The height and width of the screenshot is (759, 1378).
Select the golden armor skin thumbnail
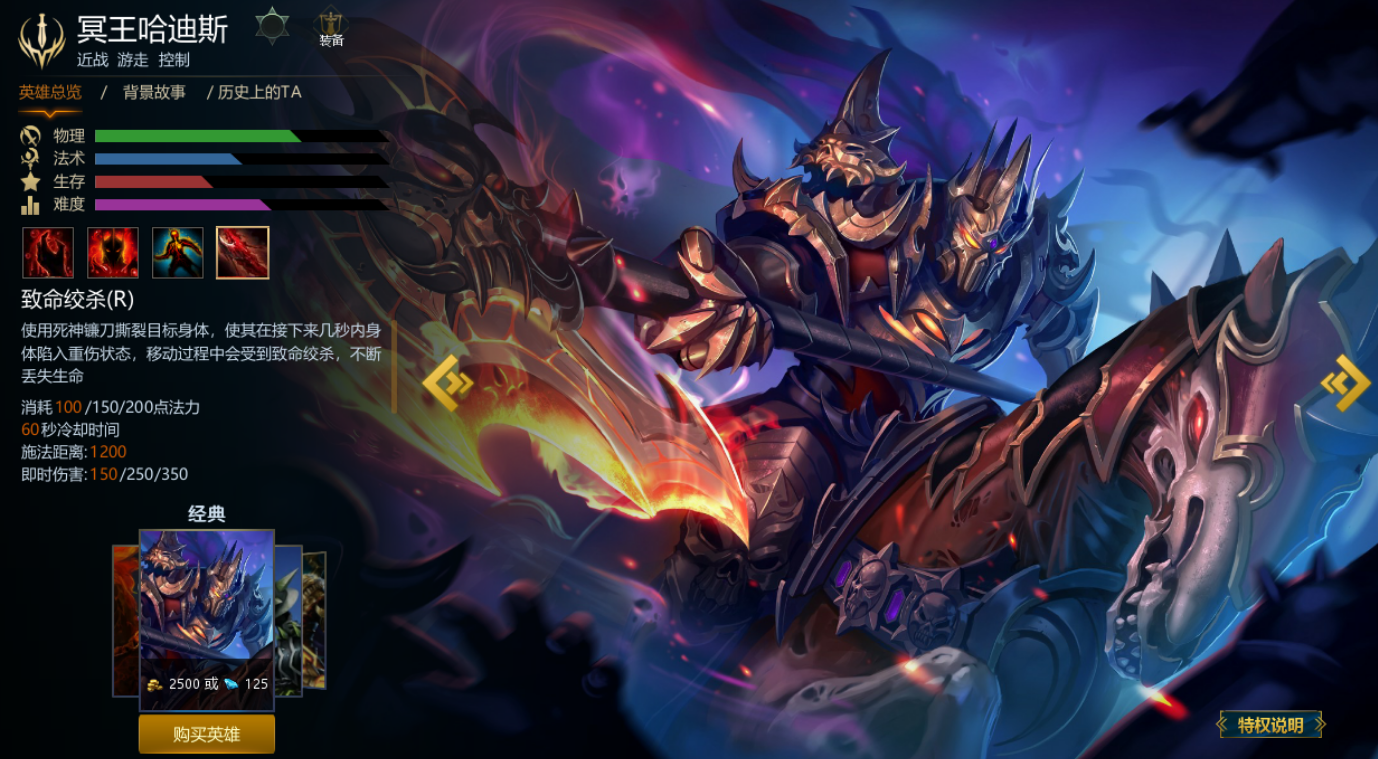pos(315,620)
